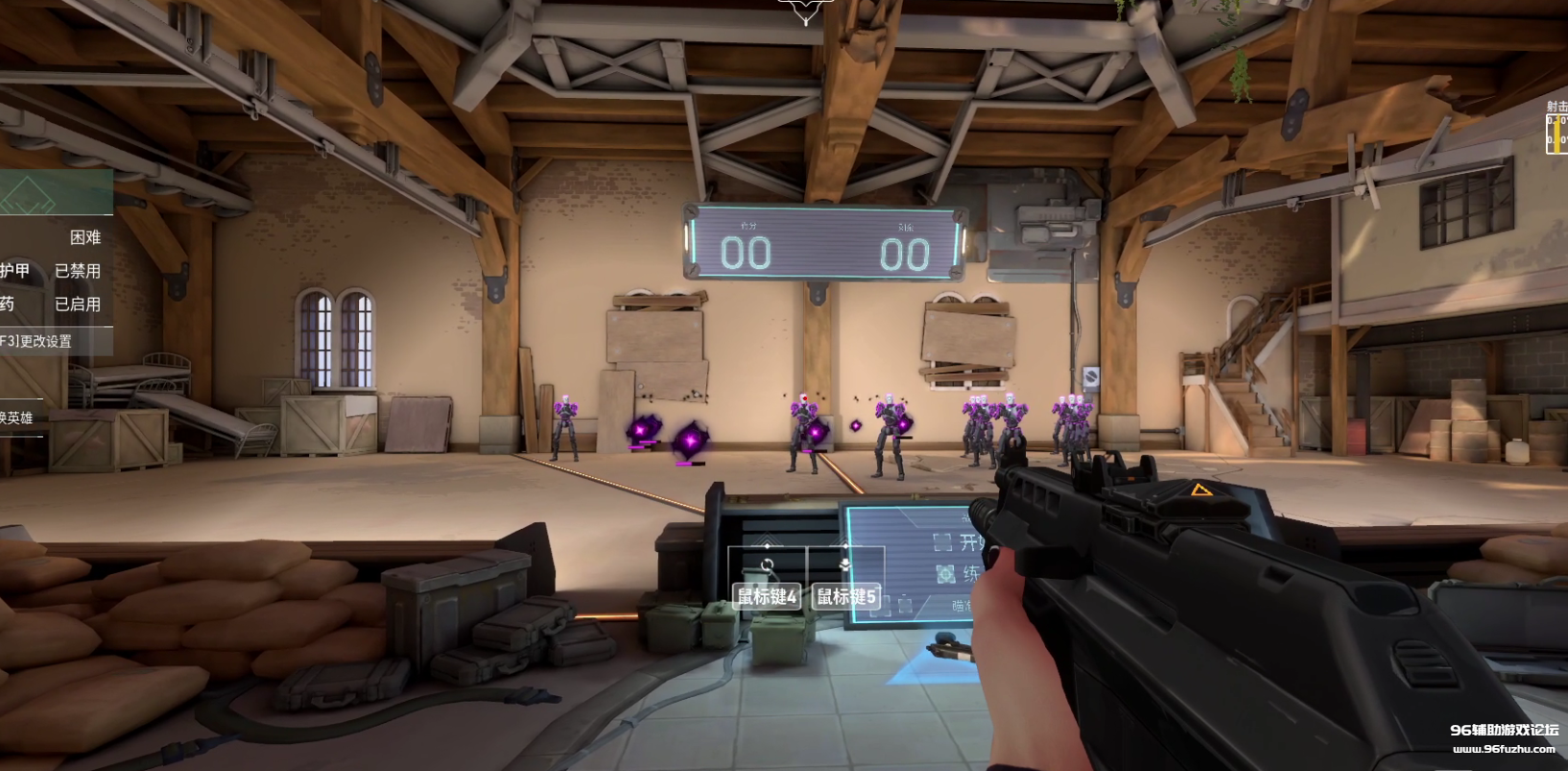
Task: Select the 换英雄 change-agent entry
Action: pos(17,418)
